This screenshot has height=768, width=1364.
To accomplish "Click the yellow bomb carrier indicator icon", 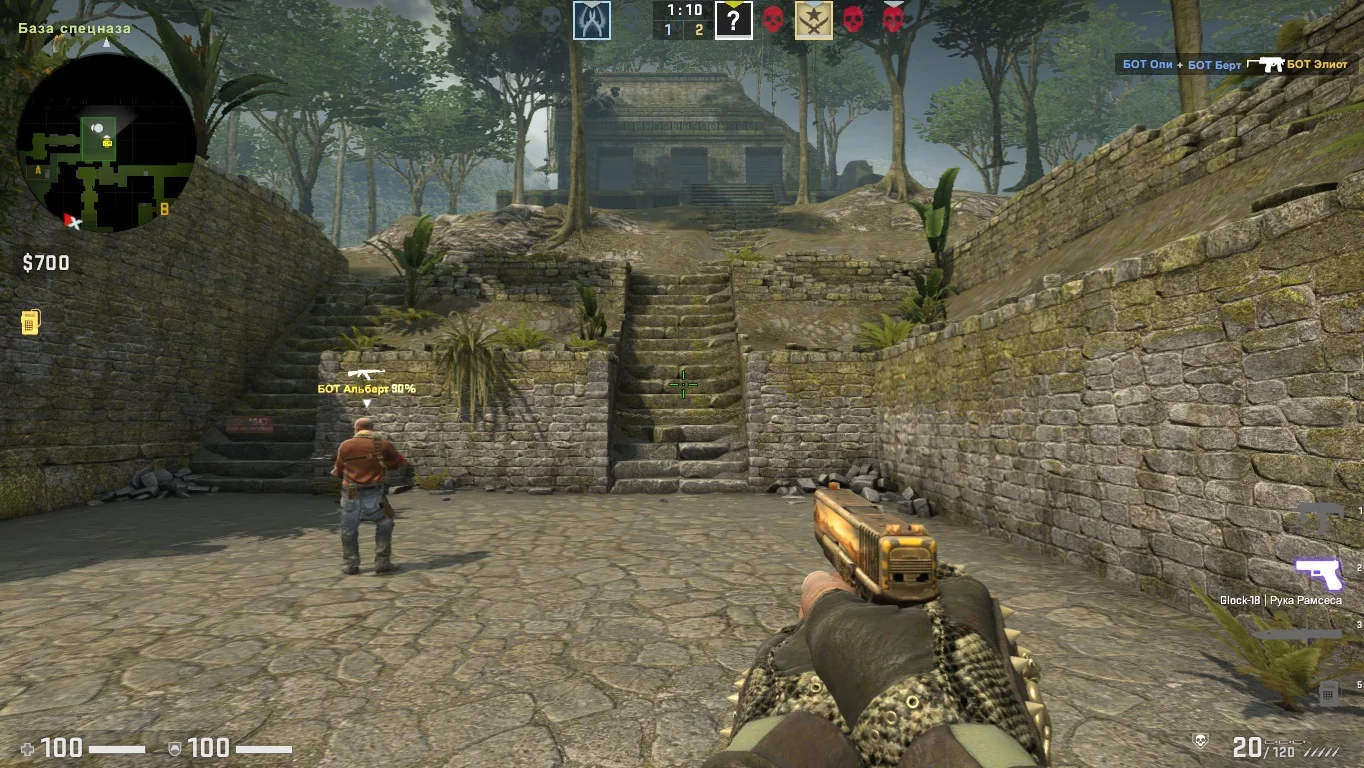I will pos(30,323).
